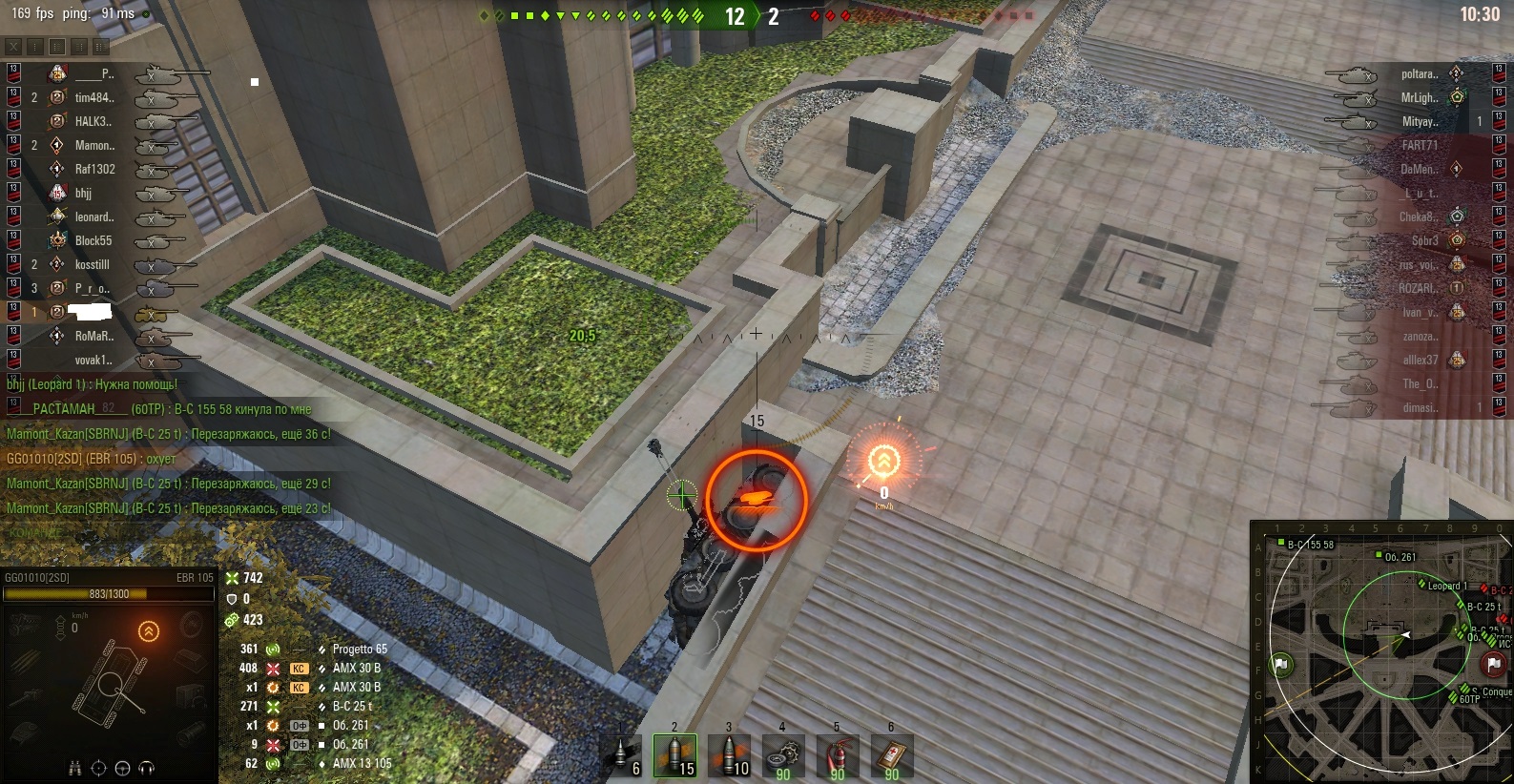Viewport: 1514px width, 784px height.
Task: Click the minimap in the corner
Action: [x=1381, y=652]
